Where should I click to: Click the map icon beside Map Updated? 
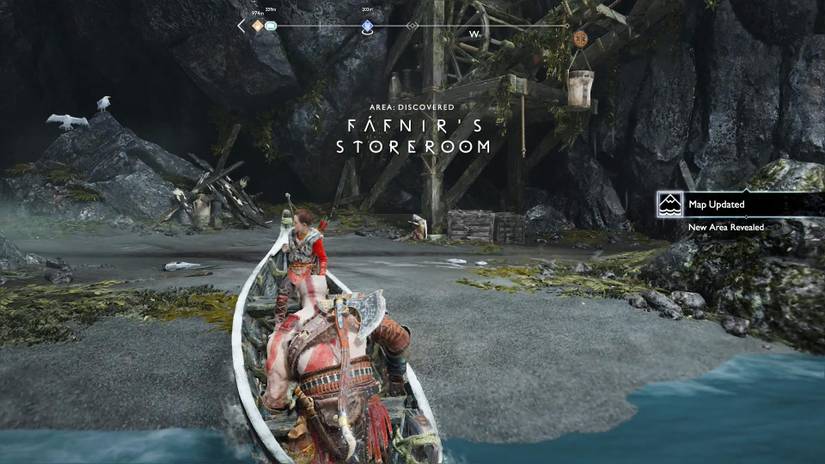coord(670,205)
